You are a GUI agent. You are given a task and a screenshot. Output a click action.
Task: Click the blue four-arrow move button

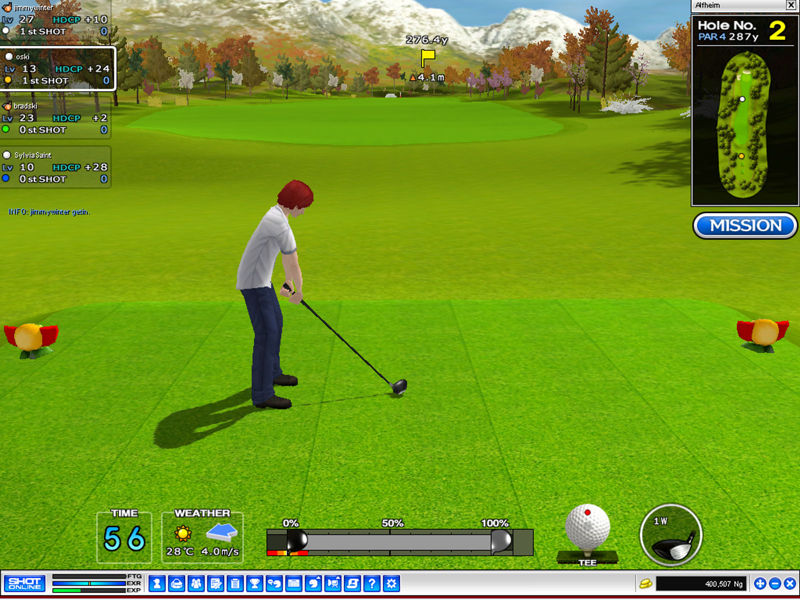[760, 583]
